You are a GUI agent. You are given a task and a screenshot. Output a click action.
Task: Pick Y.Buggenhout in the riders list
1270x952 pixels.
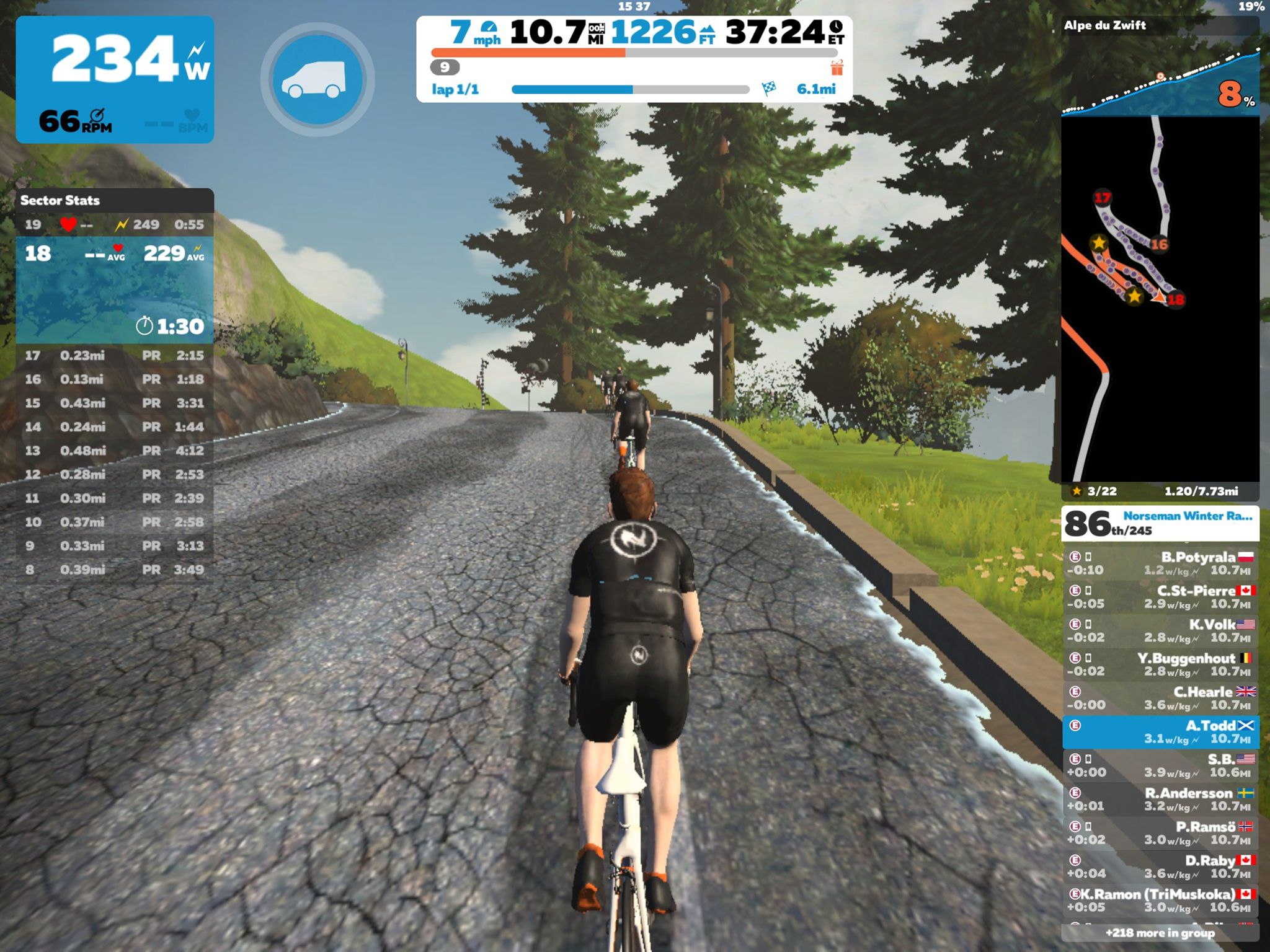[x=1160, y=664]
